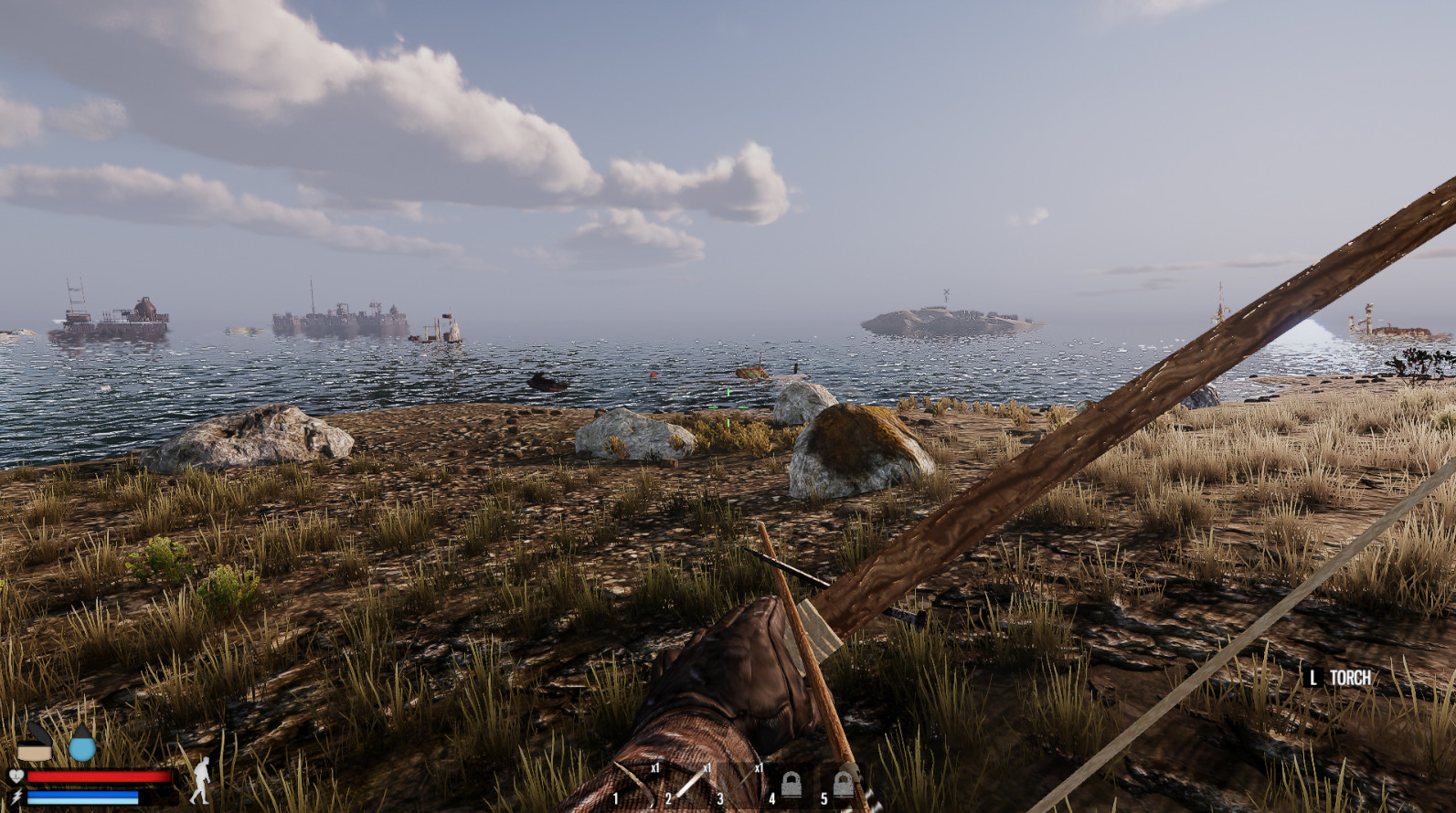
Task: Click the light blue bar below stamina
Action: tap(82, 801)
